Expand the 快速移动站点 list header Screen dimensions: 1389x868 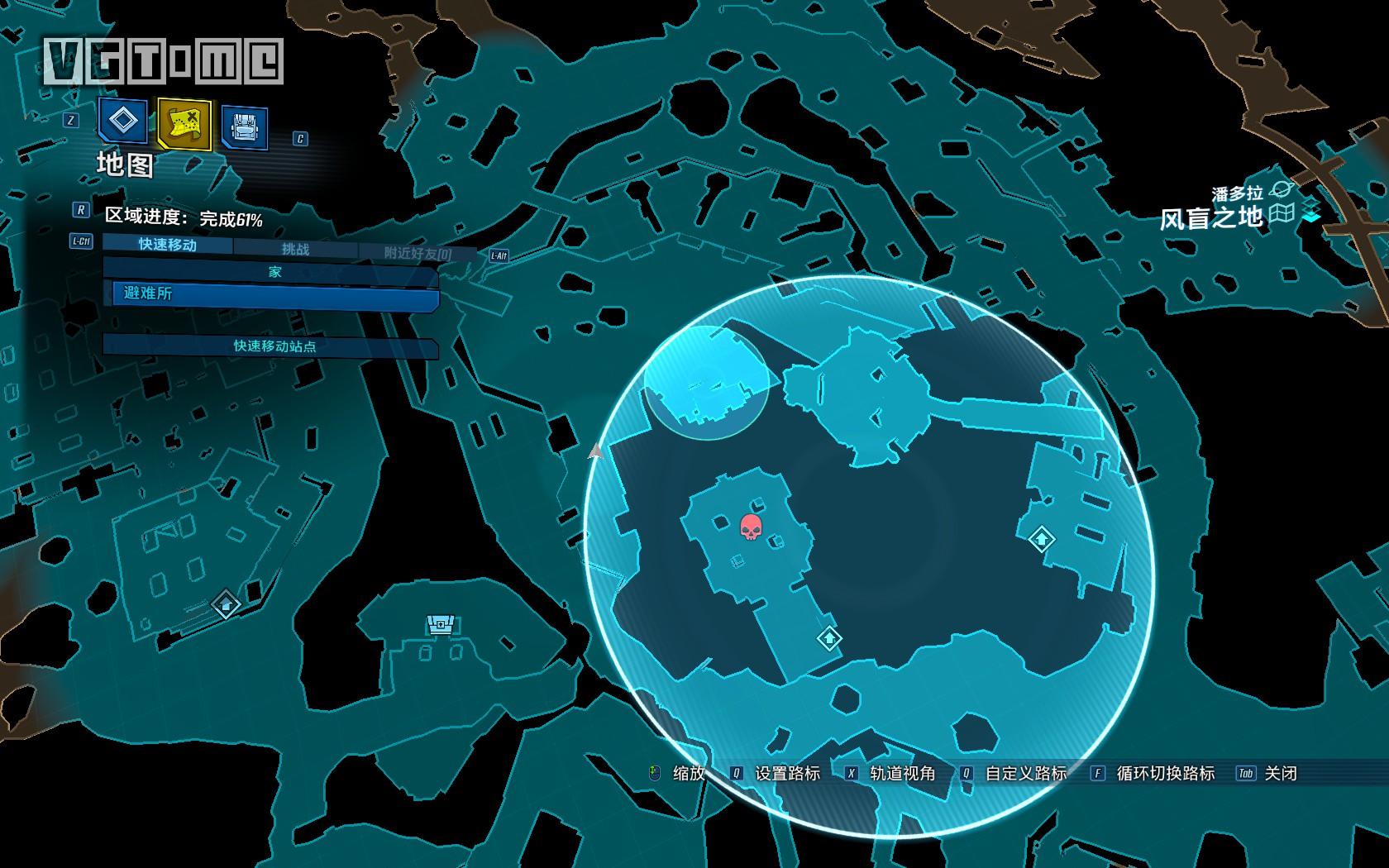[x=273, y=346]
